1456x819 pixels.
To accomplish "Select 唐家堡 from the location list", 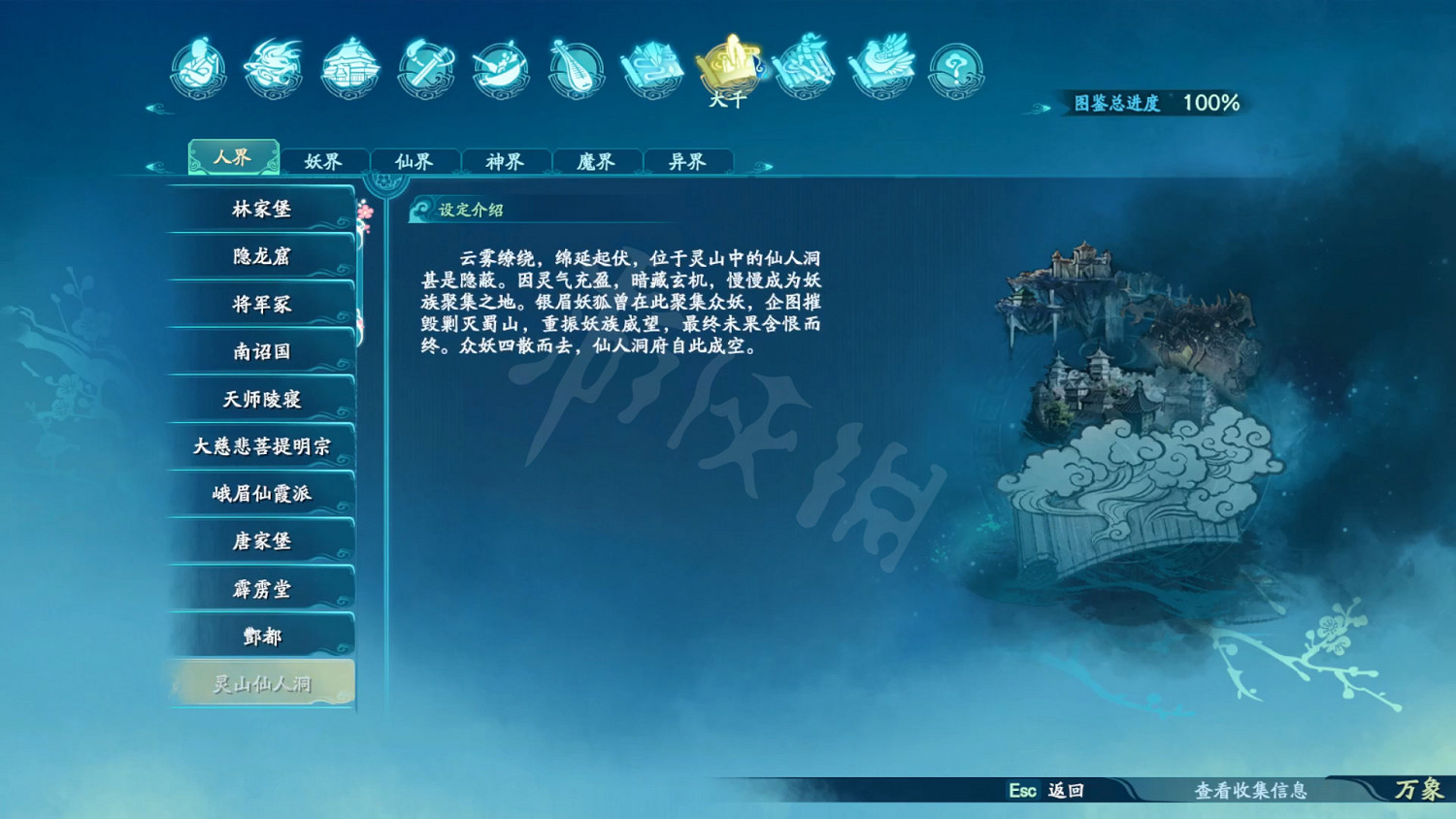I will point(260,541).
